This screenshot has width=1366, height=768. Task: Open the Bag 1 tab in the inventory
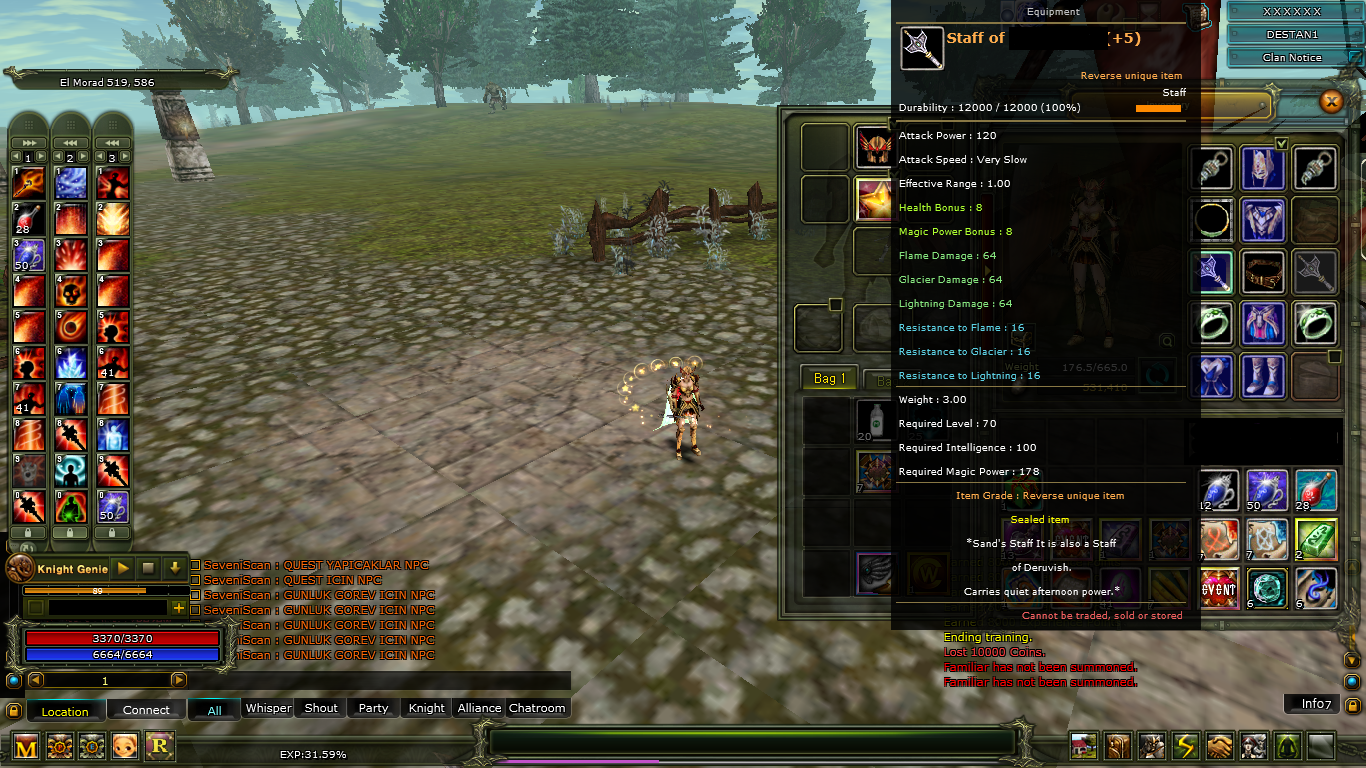click(x=827, y=378)
